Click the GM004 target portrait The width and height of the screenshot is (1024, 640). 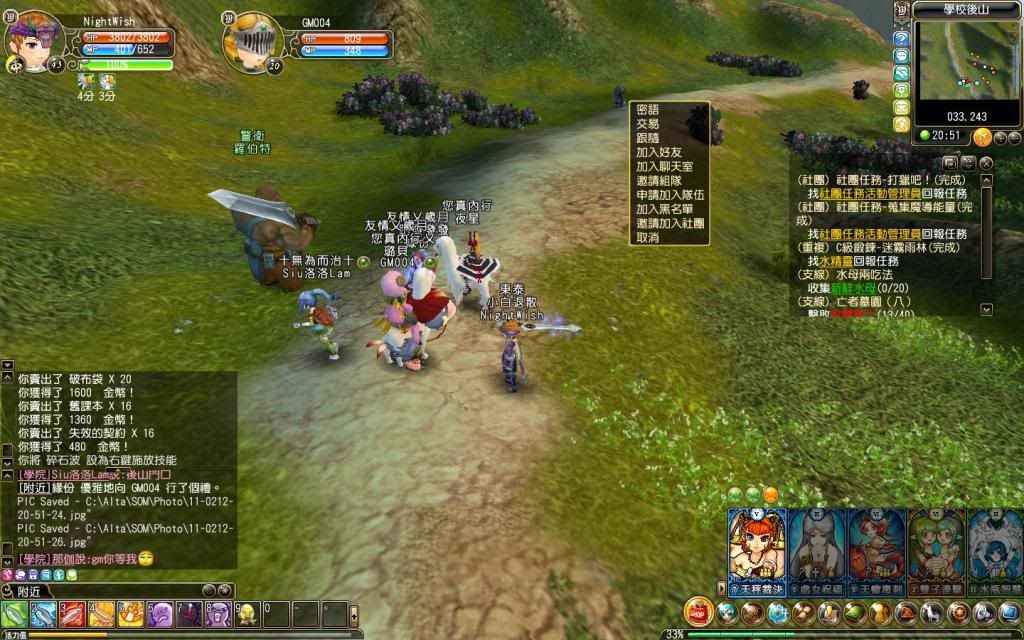pos(250,42)
